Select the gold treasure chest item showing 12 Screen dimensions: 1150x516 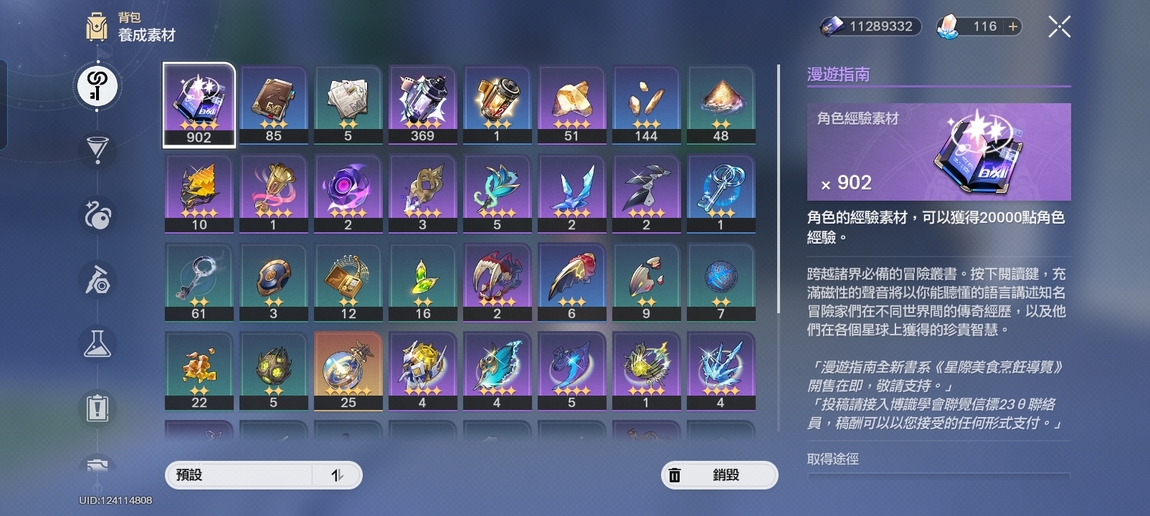pyautogui.click(x=348, y=282)
